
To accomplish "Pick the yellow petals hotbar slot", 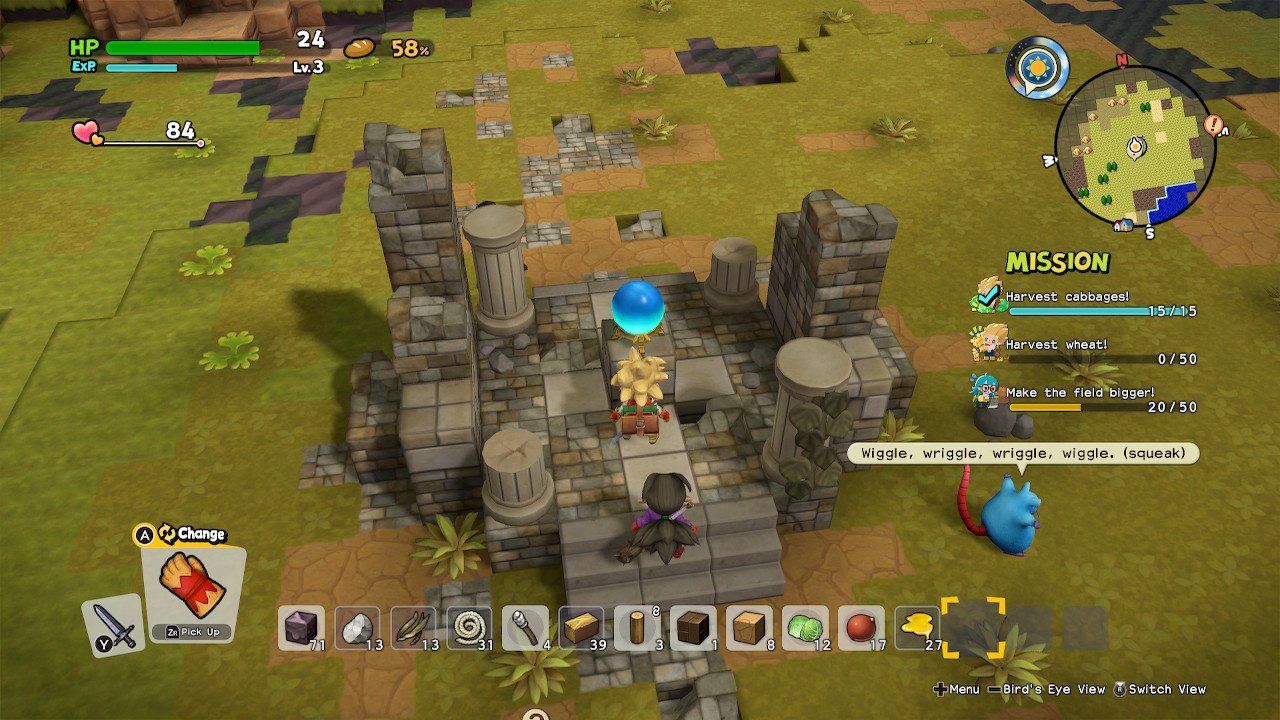I will click(x=917, y=628).
